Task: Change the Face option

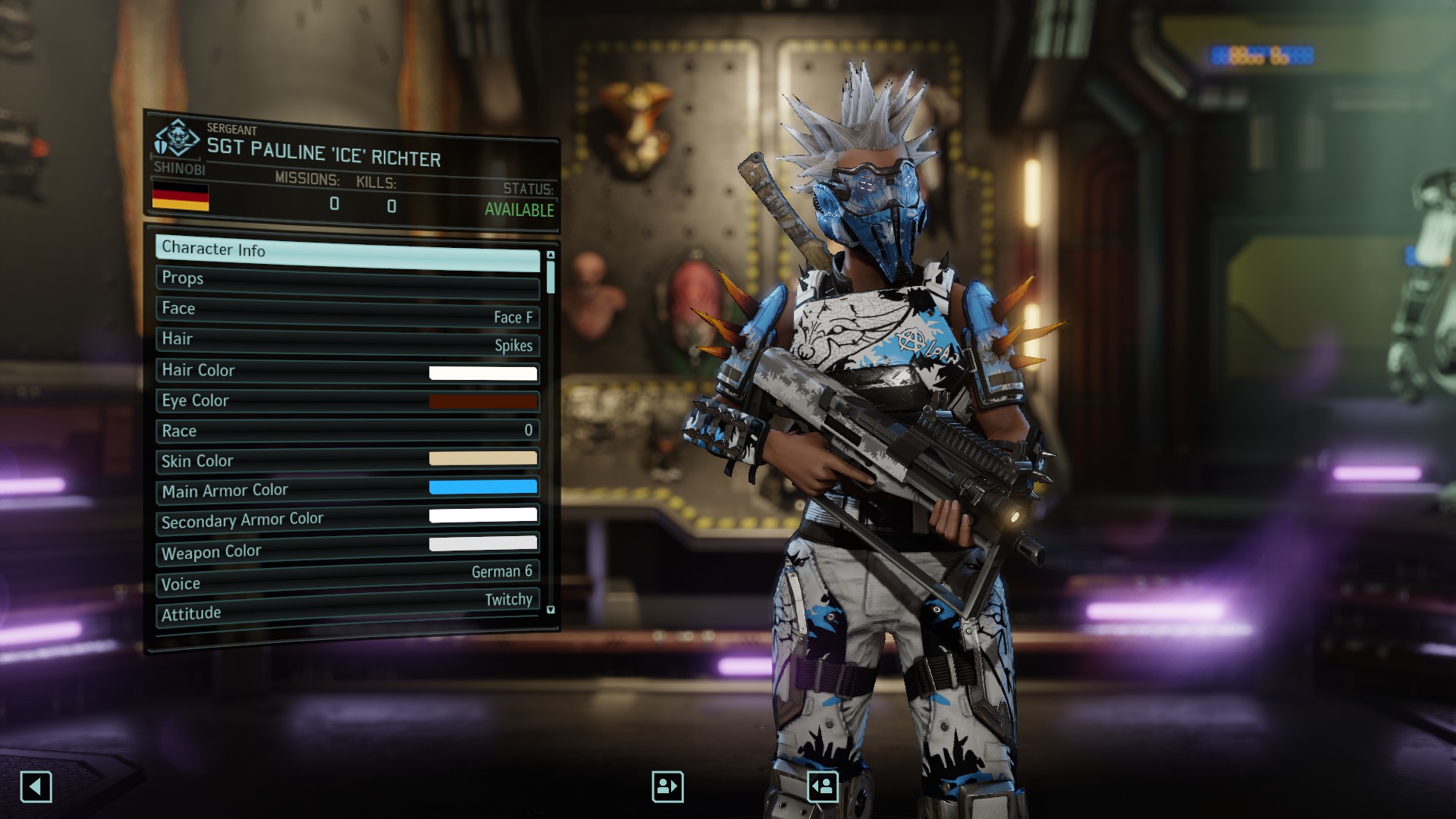Action: (x=347, y=312)
